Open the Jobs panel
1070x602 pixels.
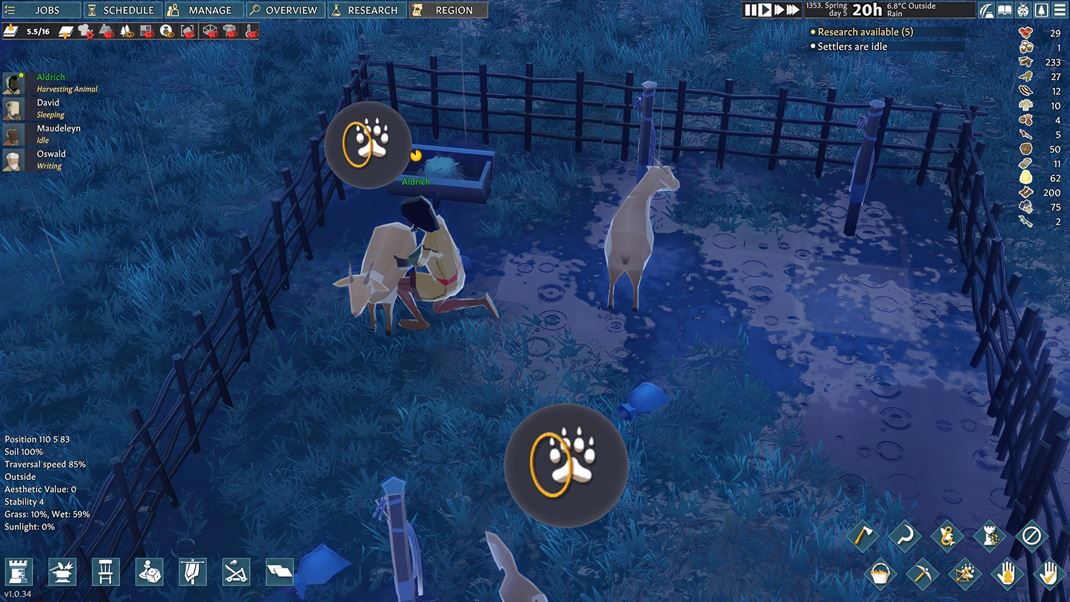[39, 10]
